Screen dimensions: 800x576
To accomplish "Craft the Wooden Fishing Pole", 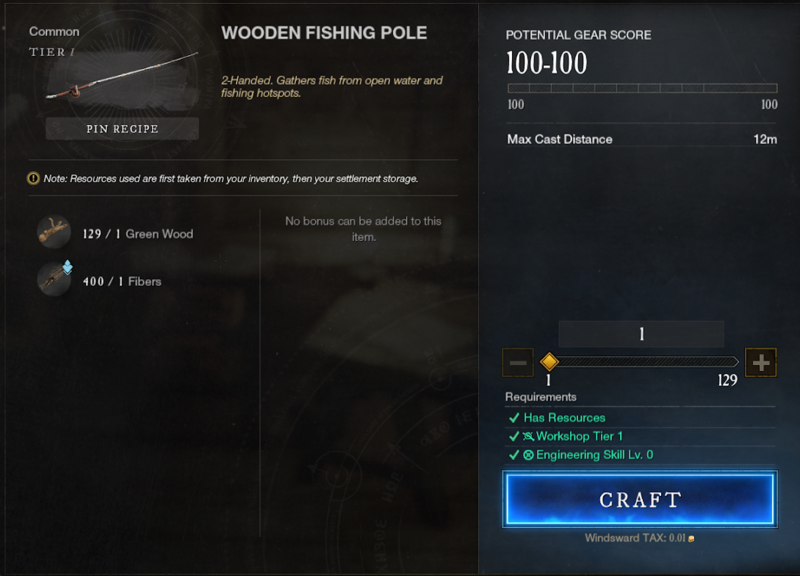I will click(640, 499).
